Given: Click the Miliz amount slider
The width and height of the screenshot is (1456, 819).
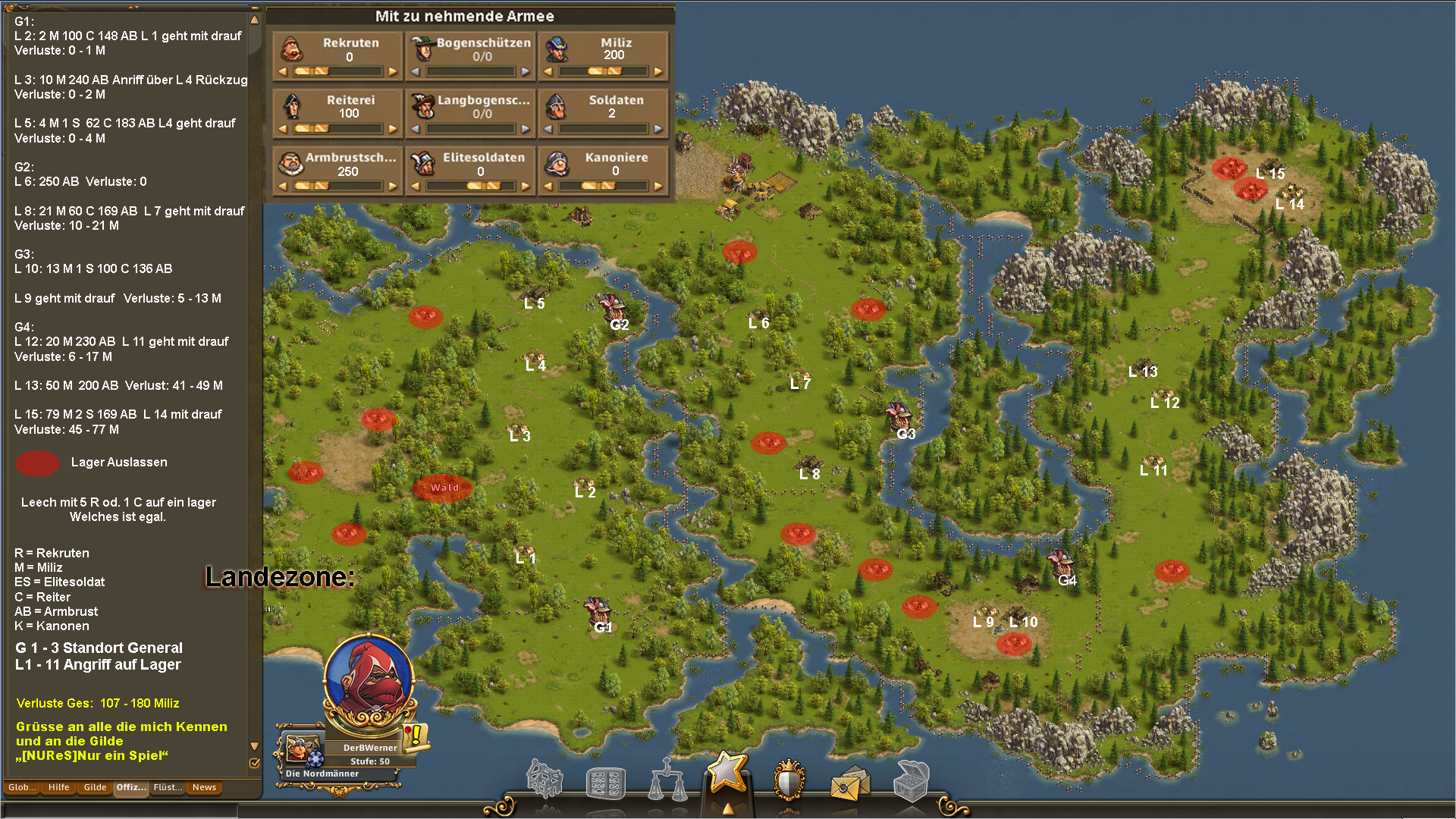Looking at the screenshot, I should click(x=604, y=72).
